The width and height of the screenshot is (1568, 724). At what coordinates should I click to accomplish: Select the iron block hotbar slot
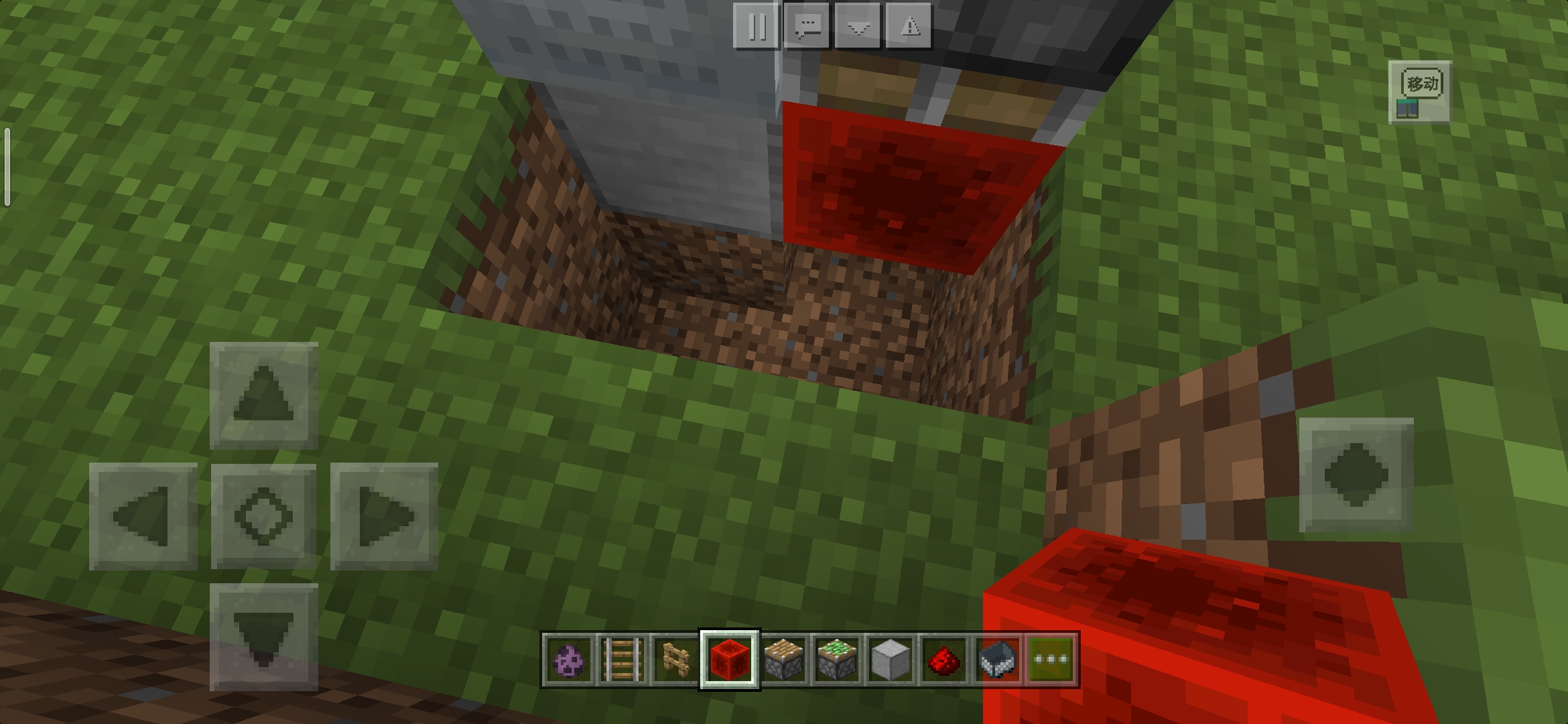[890, 660]
